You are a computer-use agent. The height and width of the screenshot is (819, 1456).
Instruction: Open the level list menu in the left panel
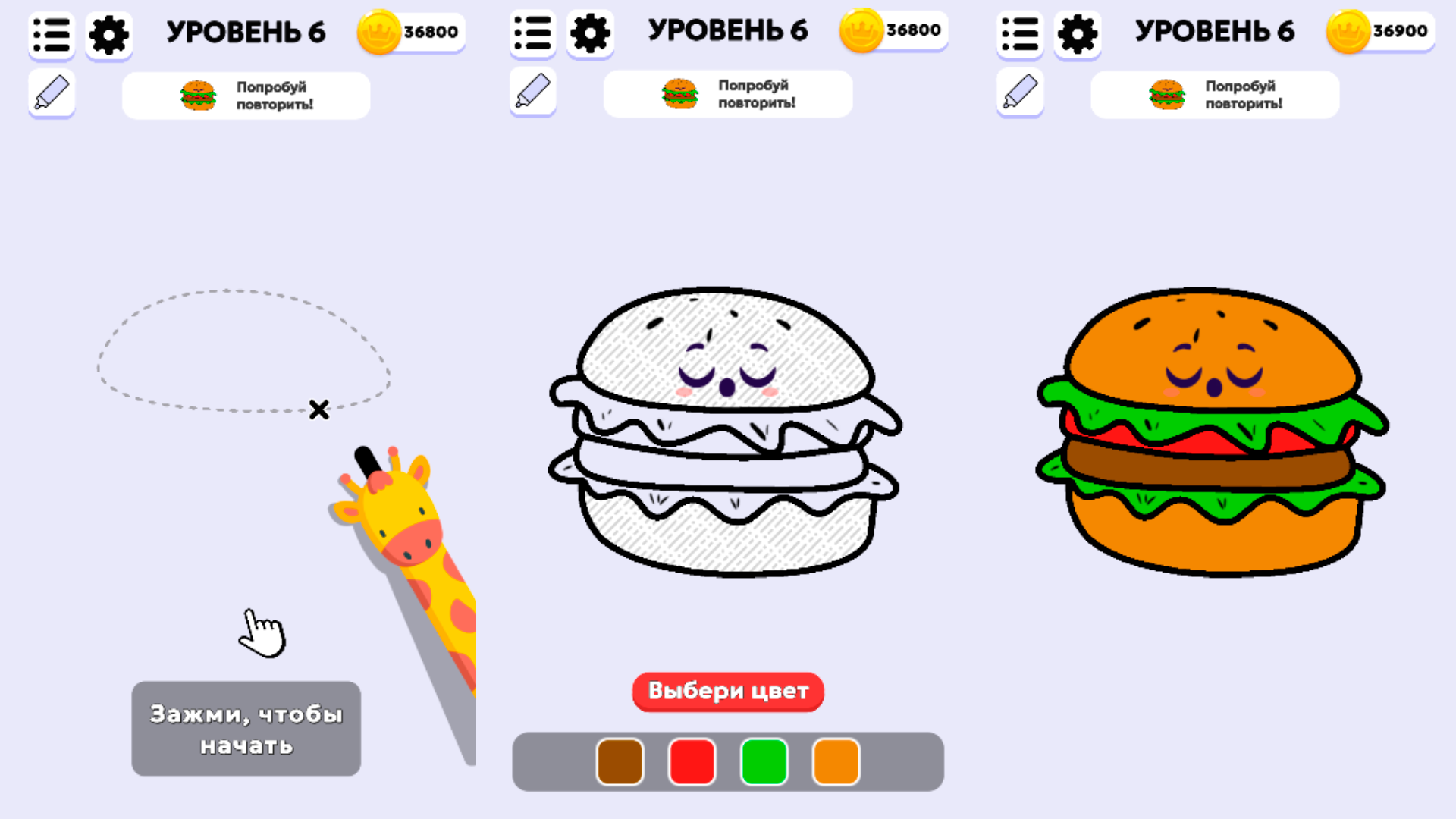(51, 33)
